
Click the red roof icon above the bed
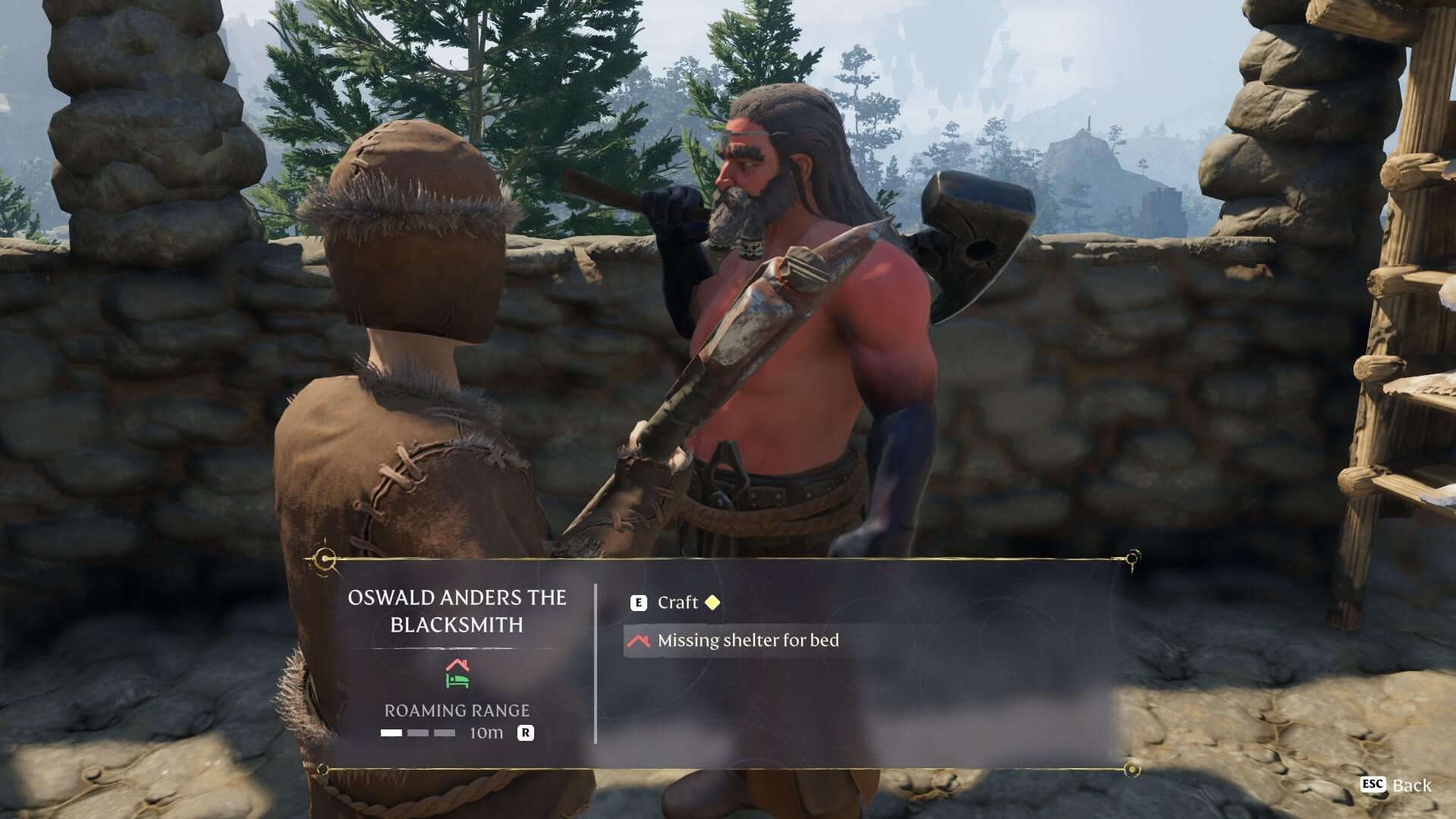(458, 666)
